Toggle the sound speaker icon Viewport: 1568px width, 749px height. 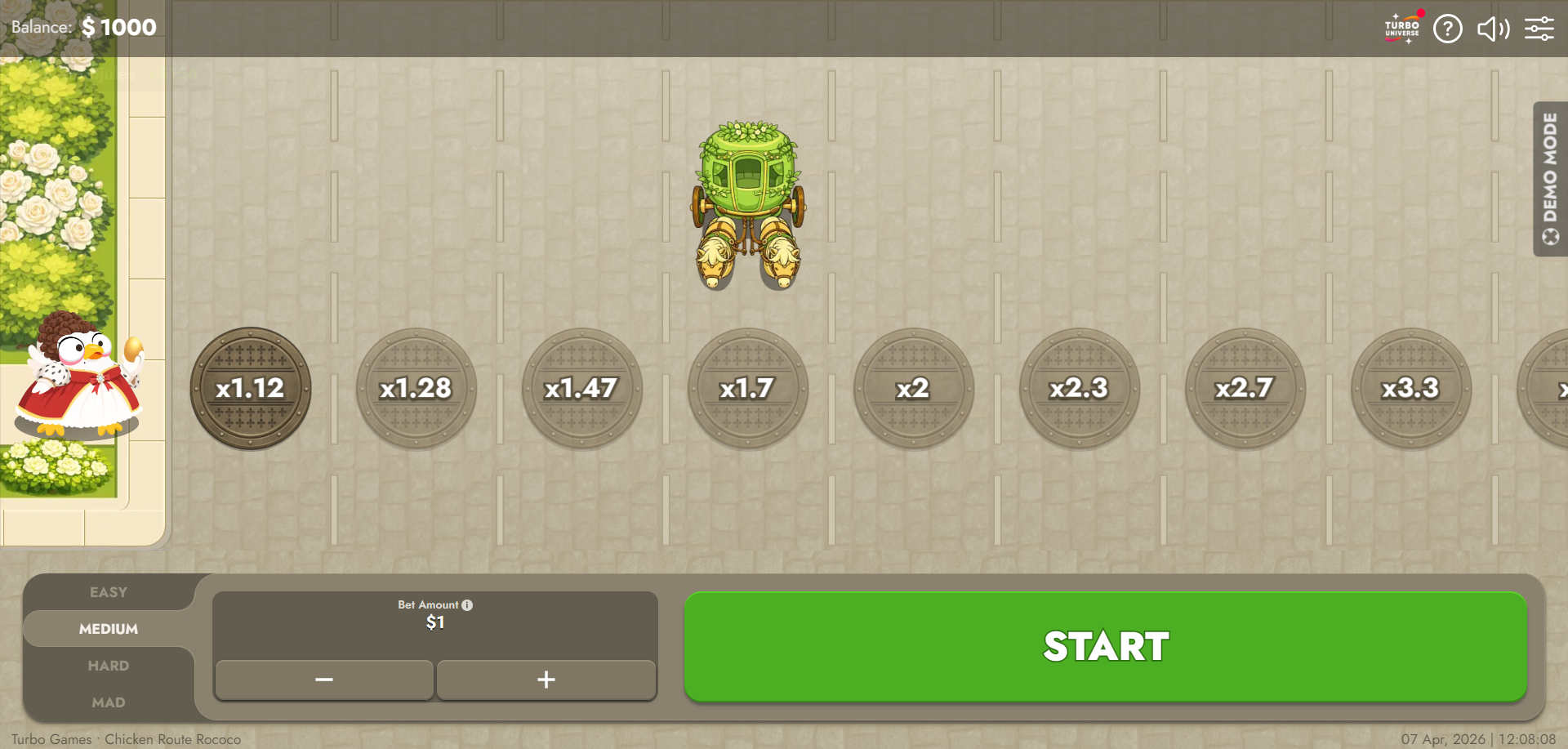1493,29
